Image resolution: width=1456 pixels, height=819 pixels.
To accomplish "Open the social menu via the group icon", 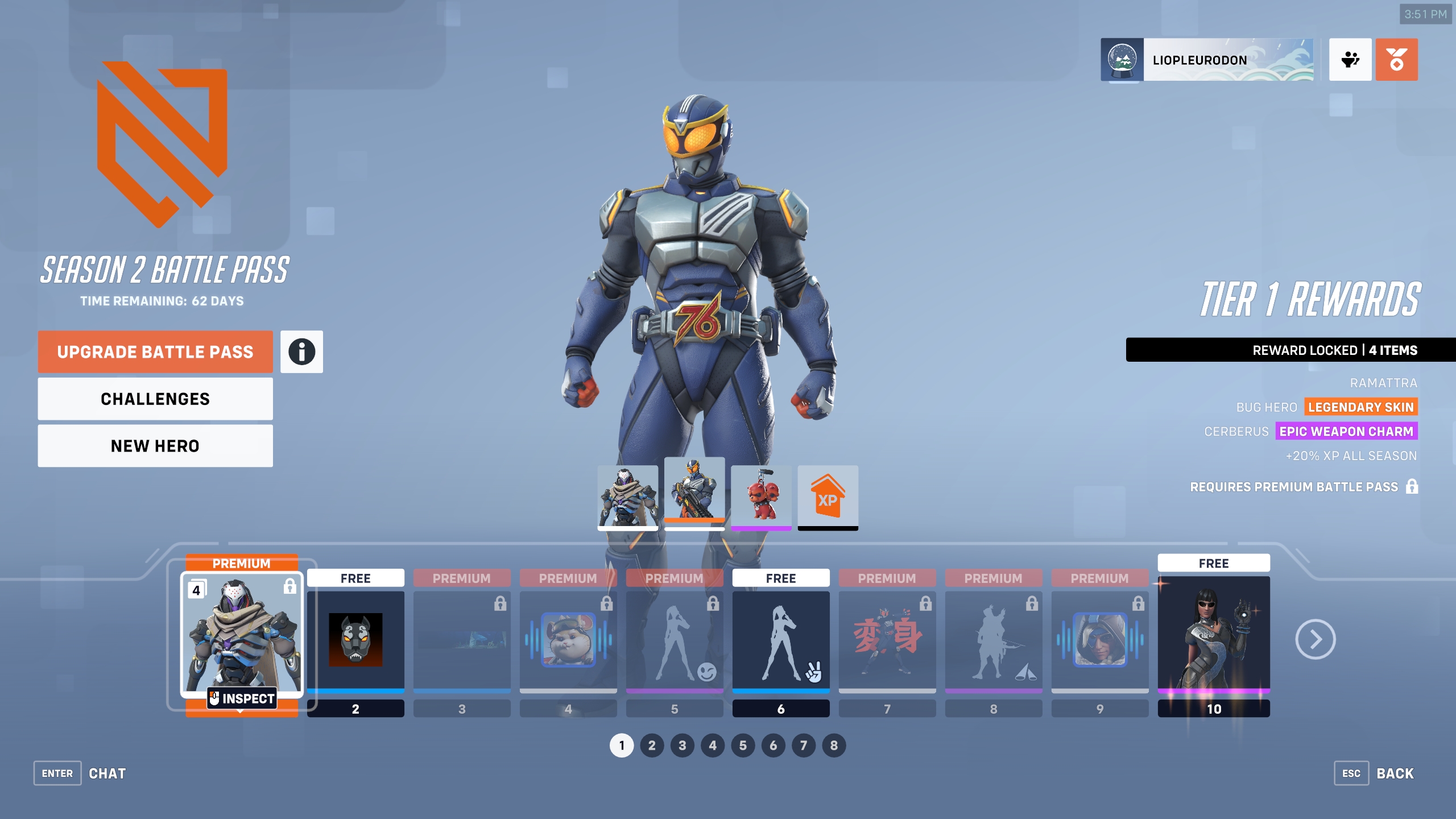I will pos(1350,59).
